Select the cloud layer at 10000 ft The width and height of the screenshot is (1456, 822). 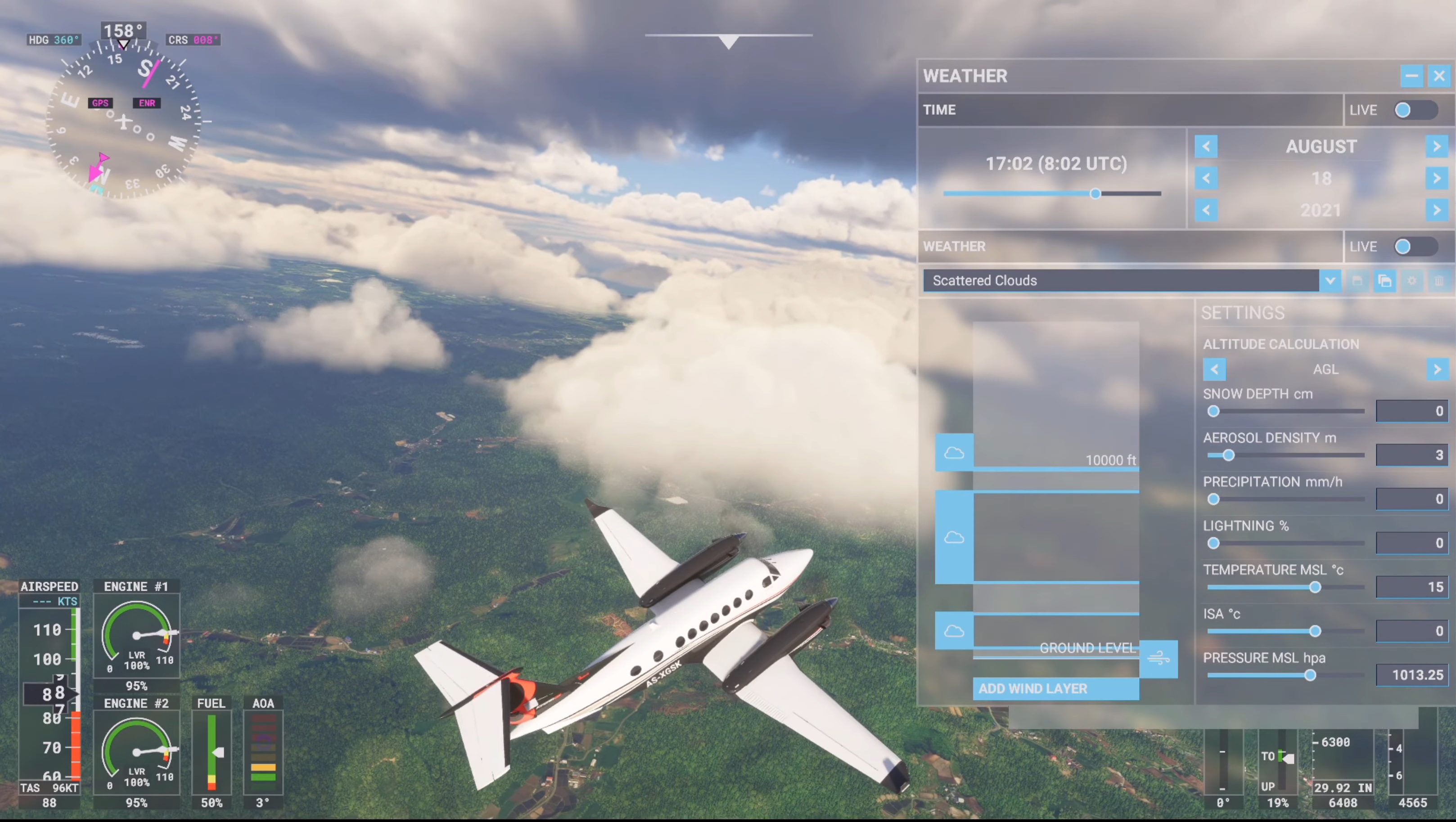(x=954, y=453)
